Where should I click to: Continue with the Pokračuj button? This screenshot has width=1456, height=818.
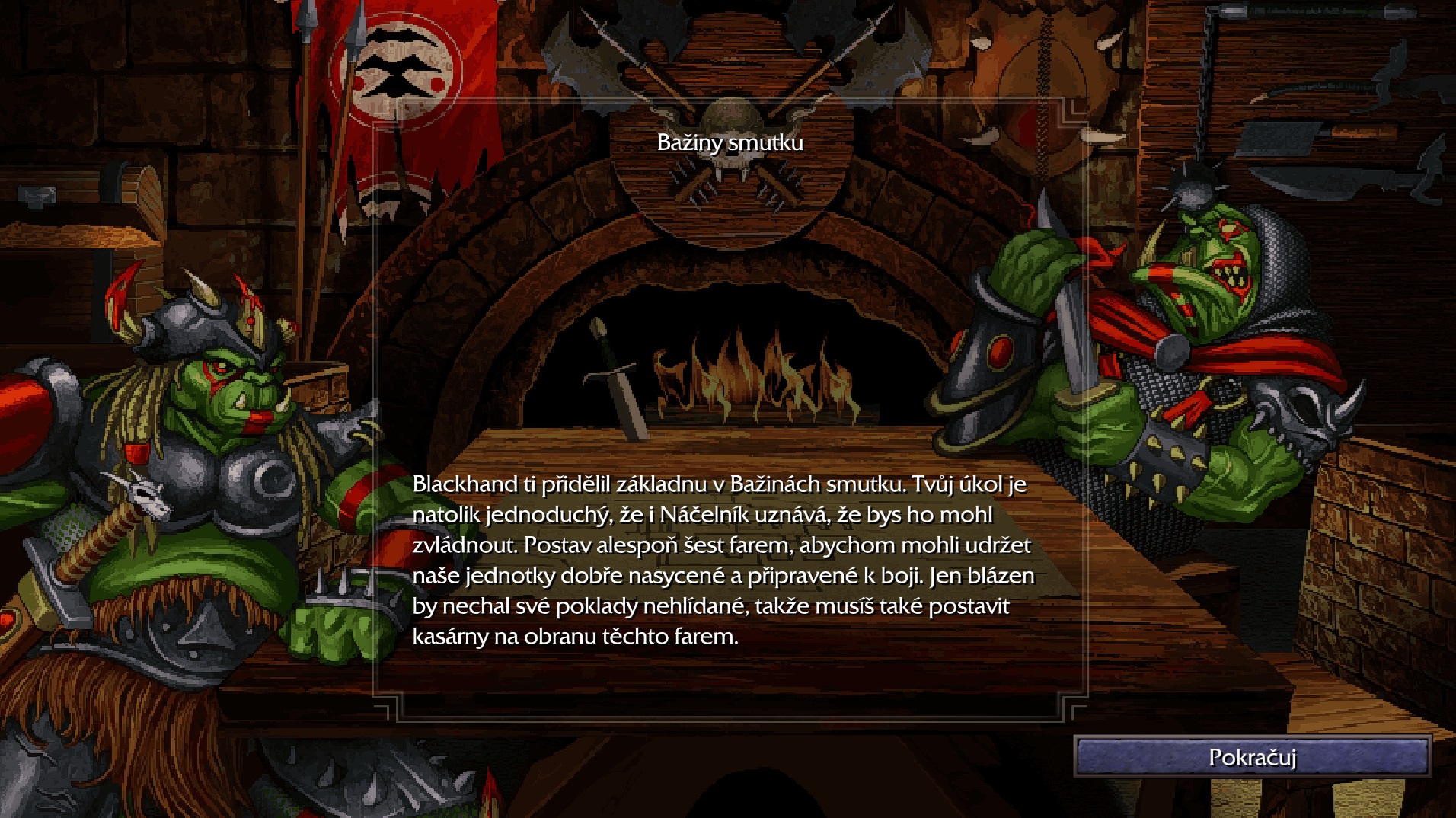click(x=1252, y=756)
